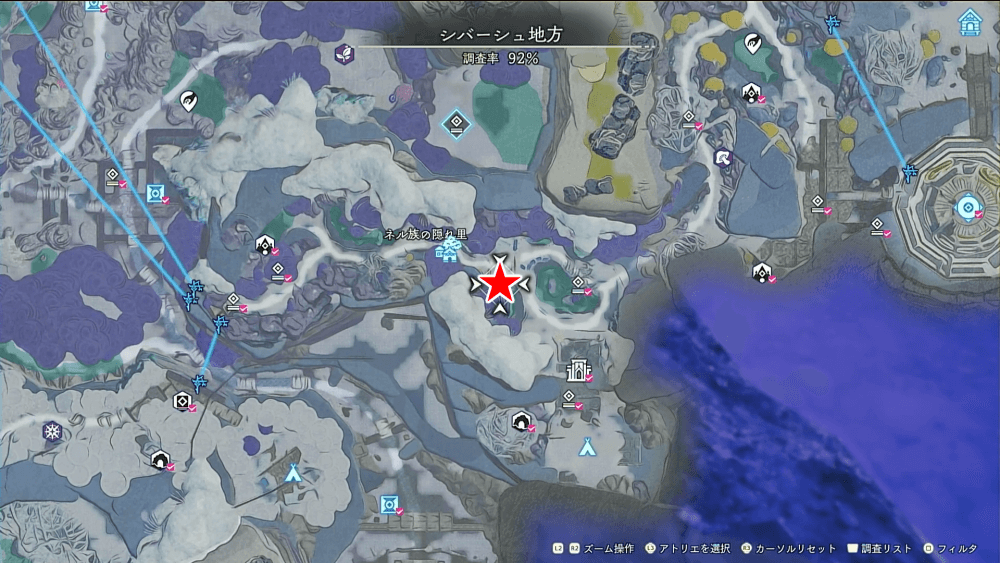Screen dimensions: 1000x563
Task: Select the snowflake map marker
Action: pyautogui.click(x=52, y=432)
